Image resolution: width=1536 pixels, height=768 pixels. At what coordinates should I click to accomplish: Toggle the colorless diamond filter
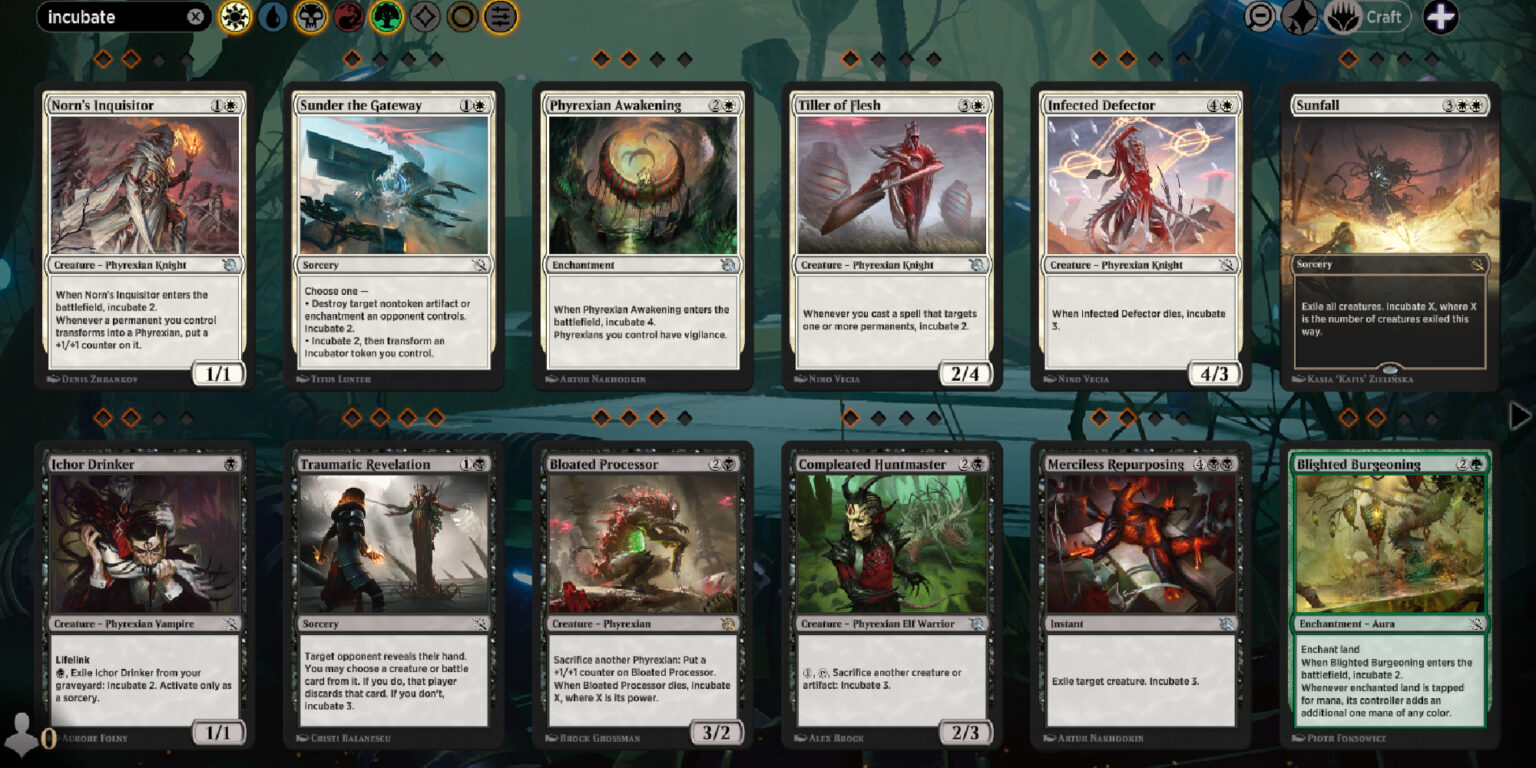click(424, 17)
